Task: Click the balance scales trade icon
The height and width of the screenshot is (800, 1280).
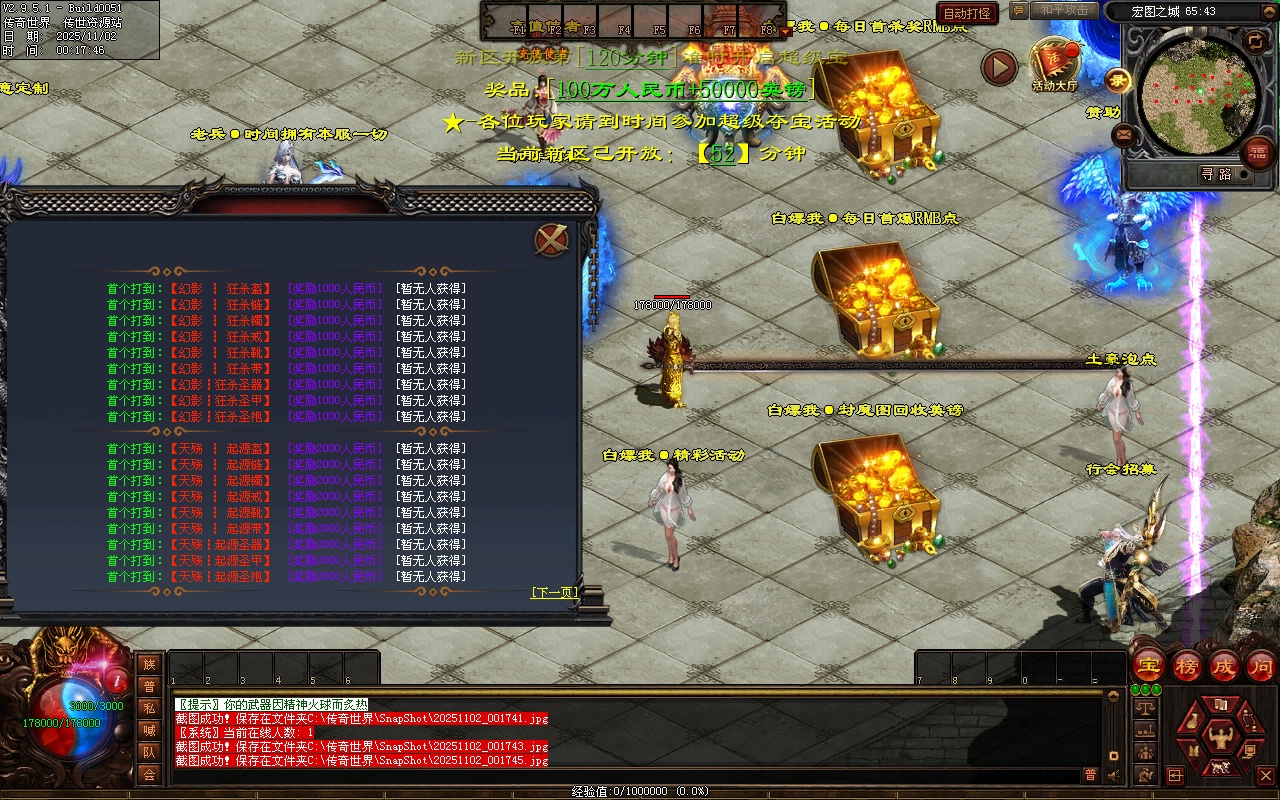Action: 1146,708
